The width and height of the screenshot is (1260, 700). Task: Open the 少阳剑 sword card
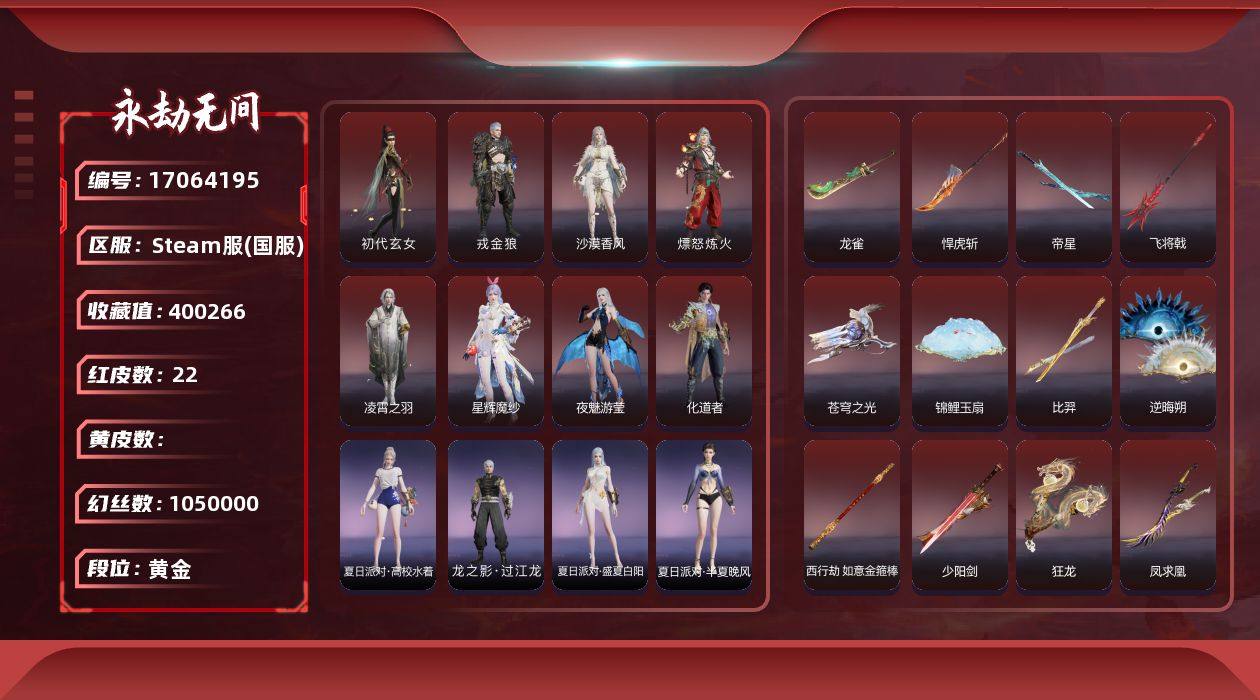pos(960,515)
